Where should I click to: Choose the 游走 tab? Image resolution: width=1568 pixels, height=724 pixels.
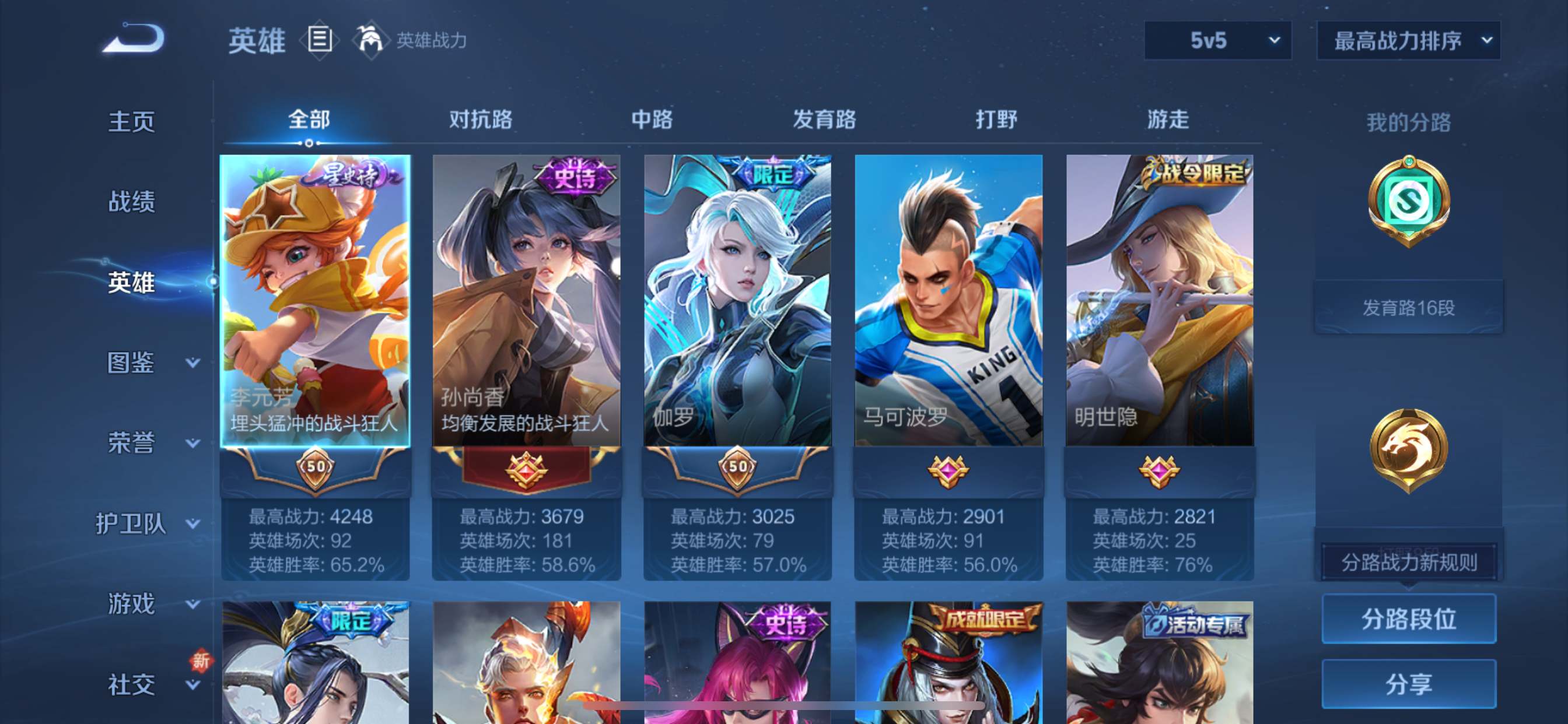[x=1167, y=120]
